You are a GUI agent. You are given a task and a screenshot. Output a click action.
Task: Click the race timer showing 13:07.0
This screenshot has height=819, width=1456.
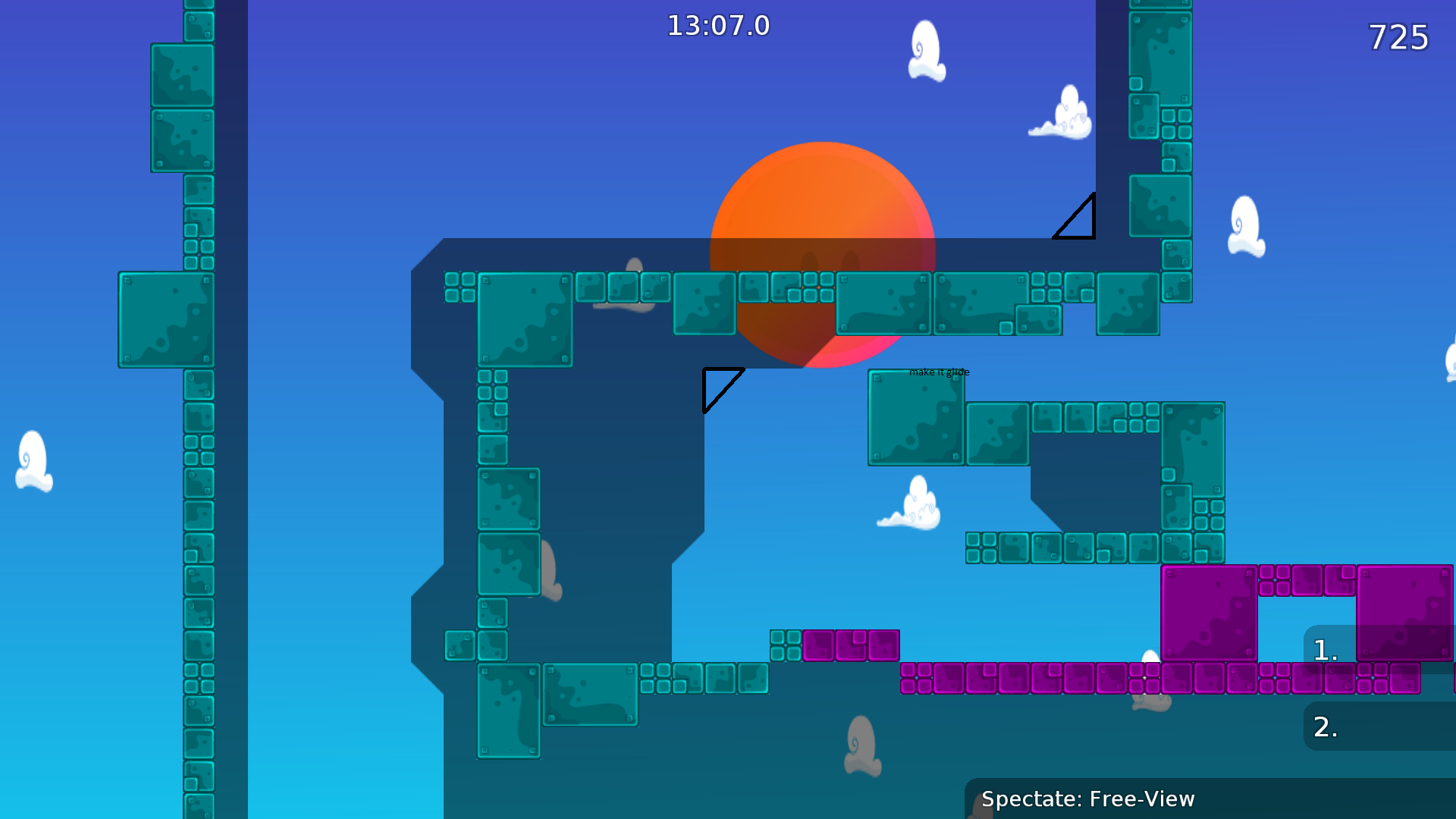717,26
